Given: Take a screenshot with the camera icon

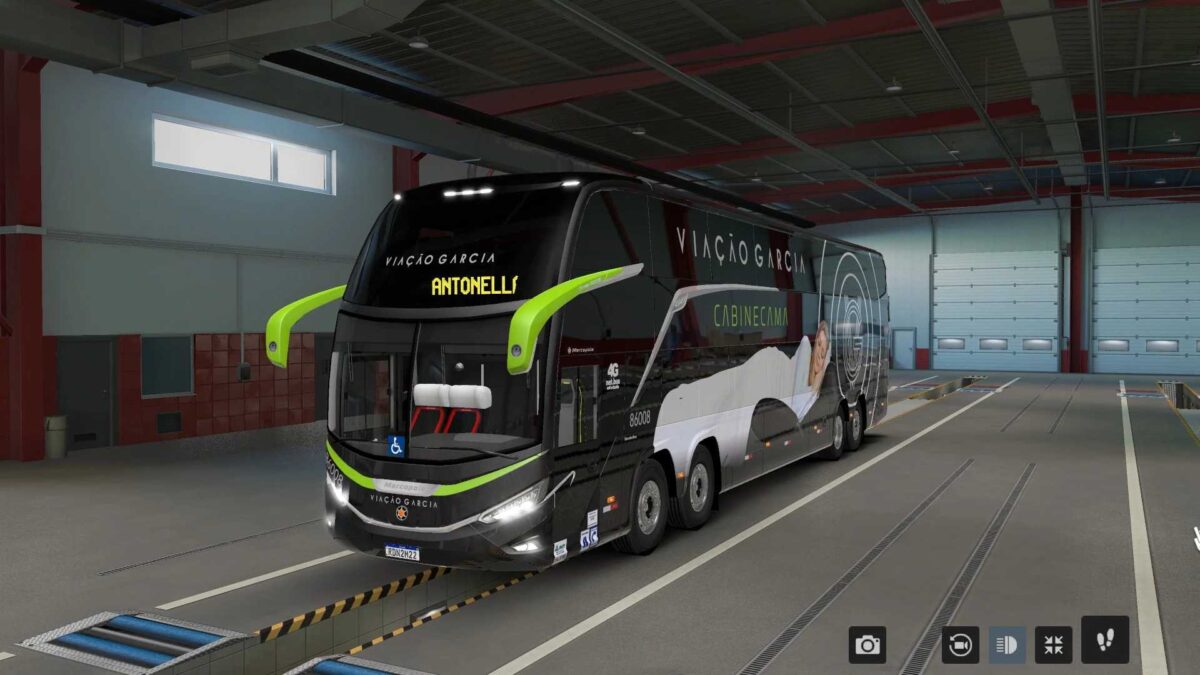Looking at the screenshot, I should (867, 645).
